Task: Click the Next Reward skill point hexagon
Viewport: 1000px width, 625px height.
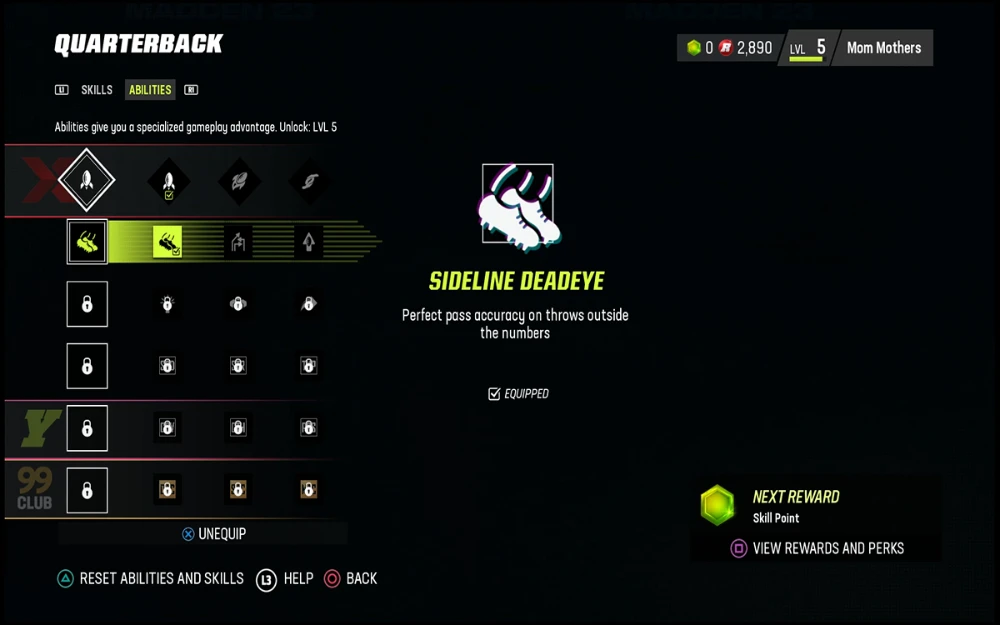Action: (717, 505)
